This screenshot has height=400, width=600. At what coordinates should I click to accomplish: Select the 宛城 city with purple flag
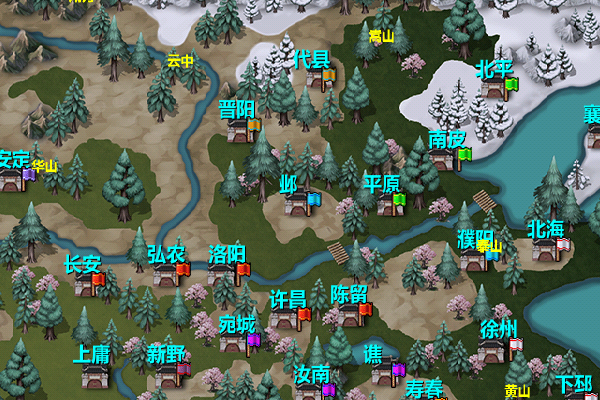(x=235, y=343)
